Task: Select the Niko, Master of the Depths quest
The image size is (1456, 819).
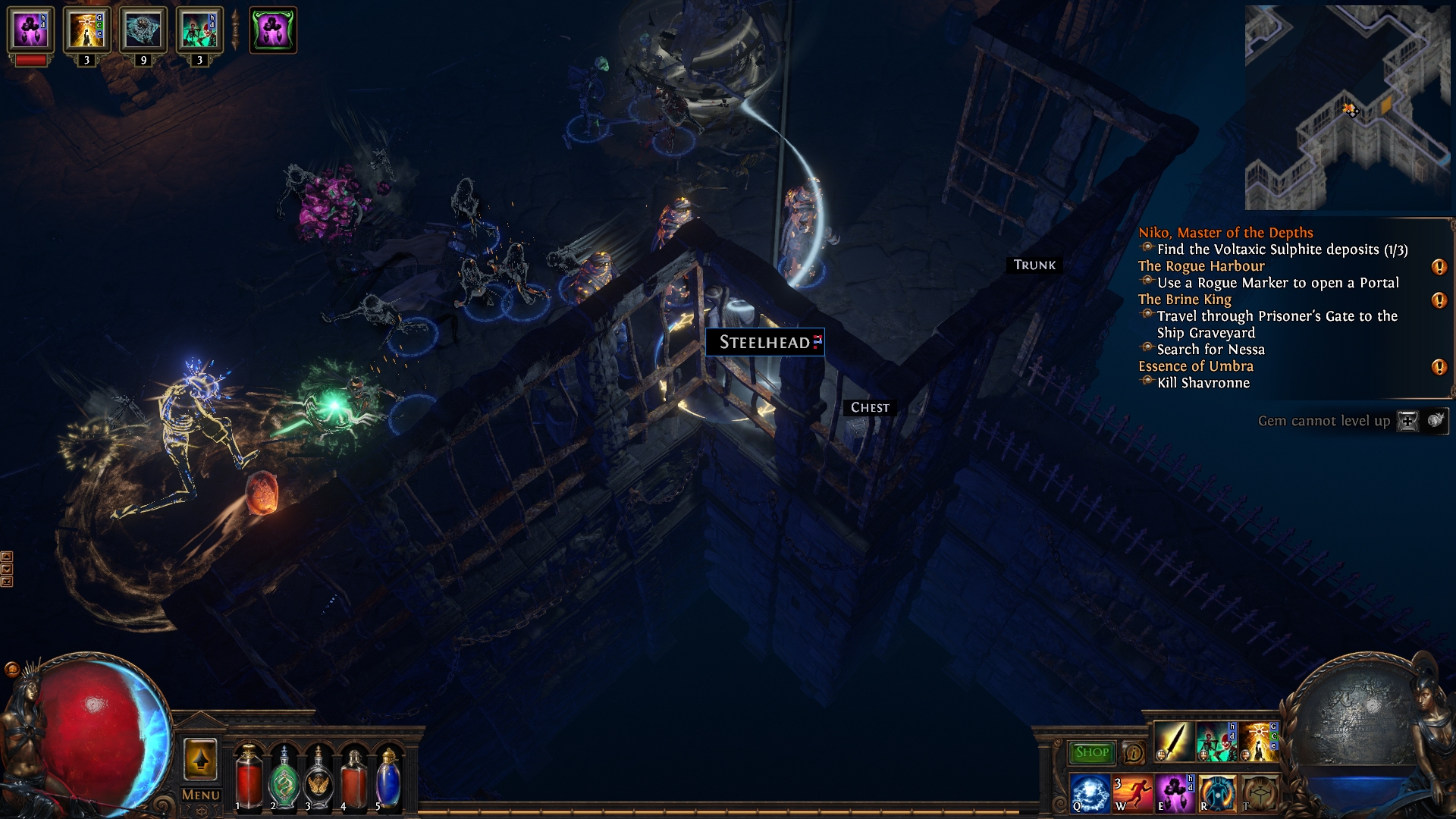Action: click(1225, 233)
